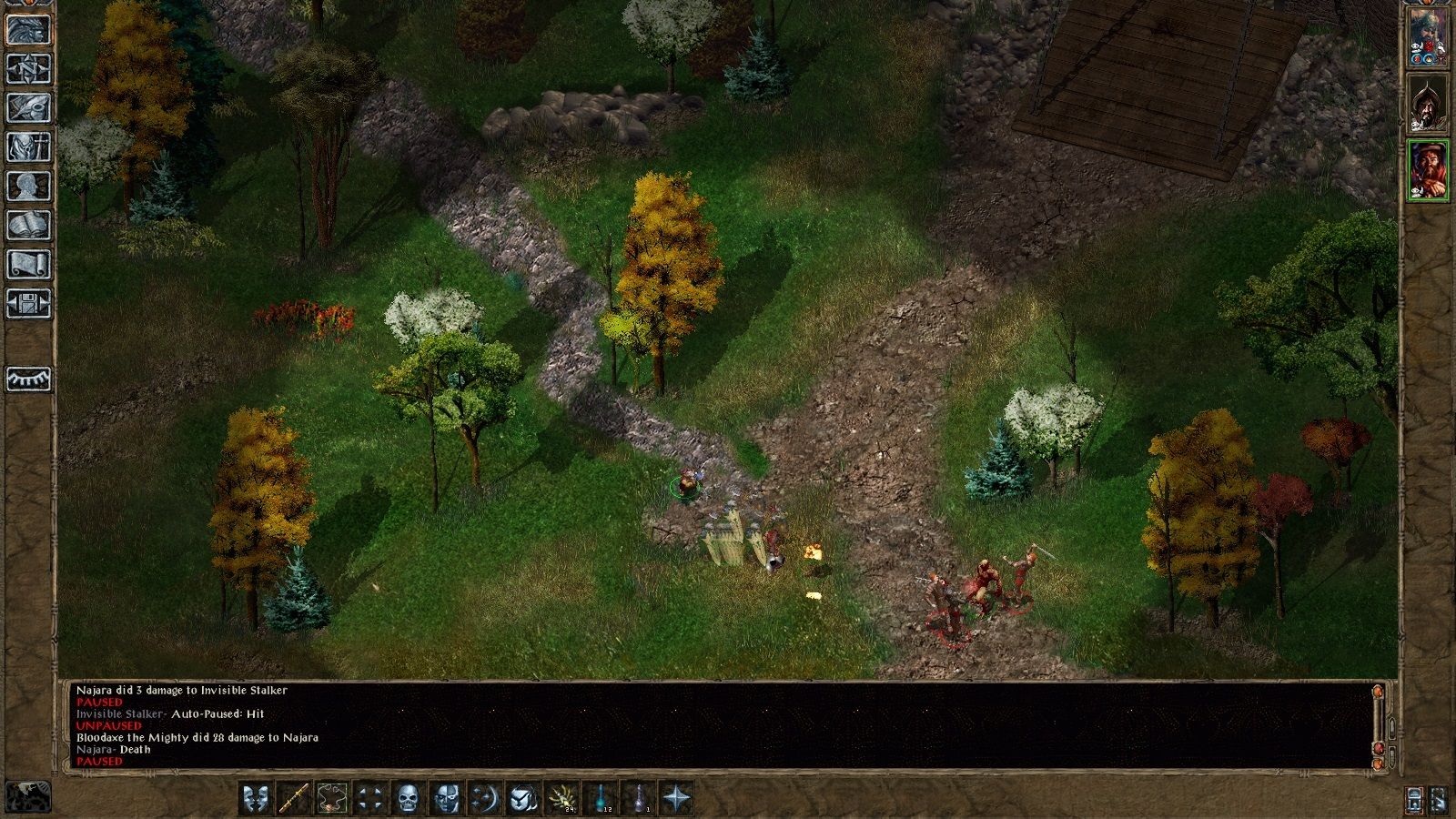Select the quarterstaff weapon slot
The width and height of the screenshot is (1456, 819).
294,799
